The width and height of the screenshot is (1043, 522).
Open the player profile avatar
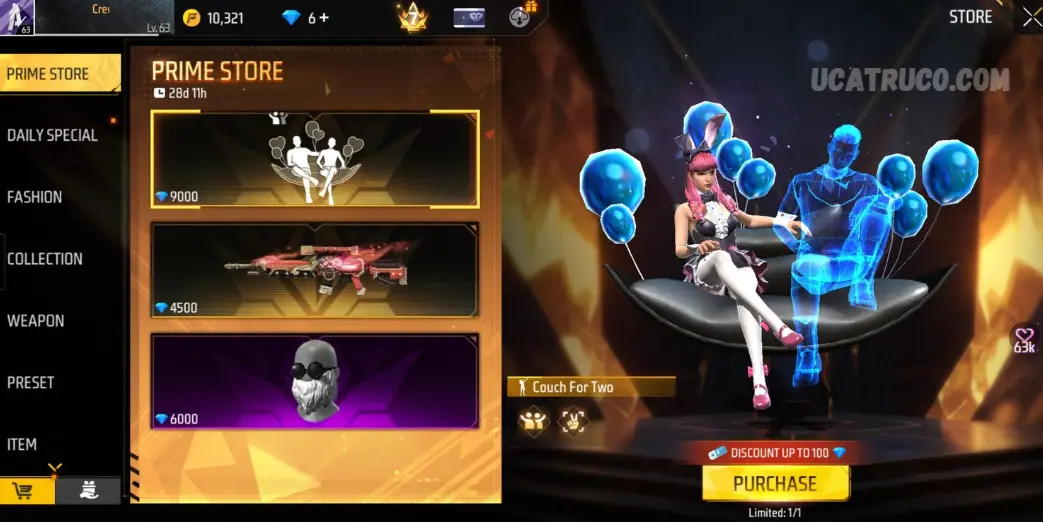[19, 17]
